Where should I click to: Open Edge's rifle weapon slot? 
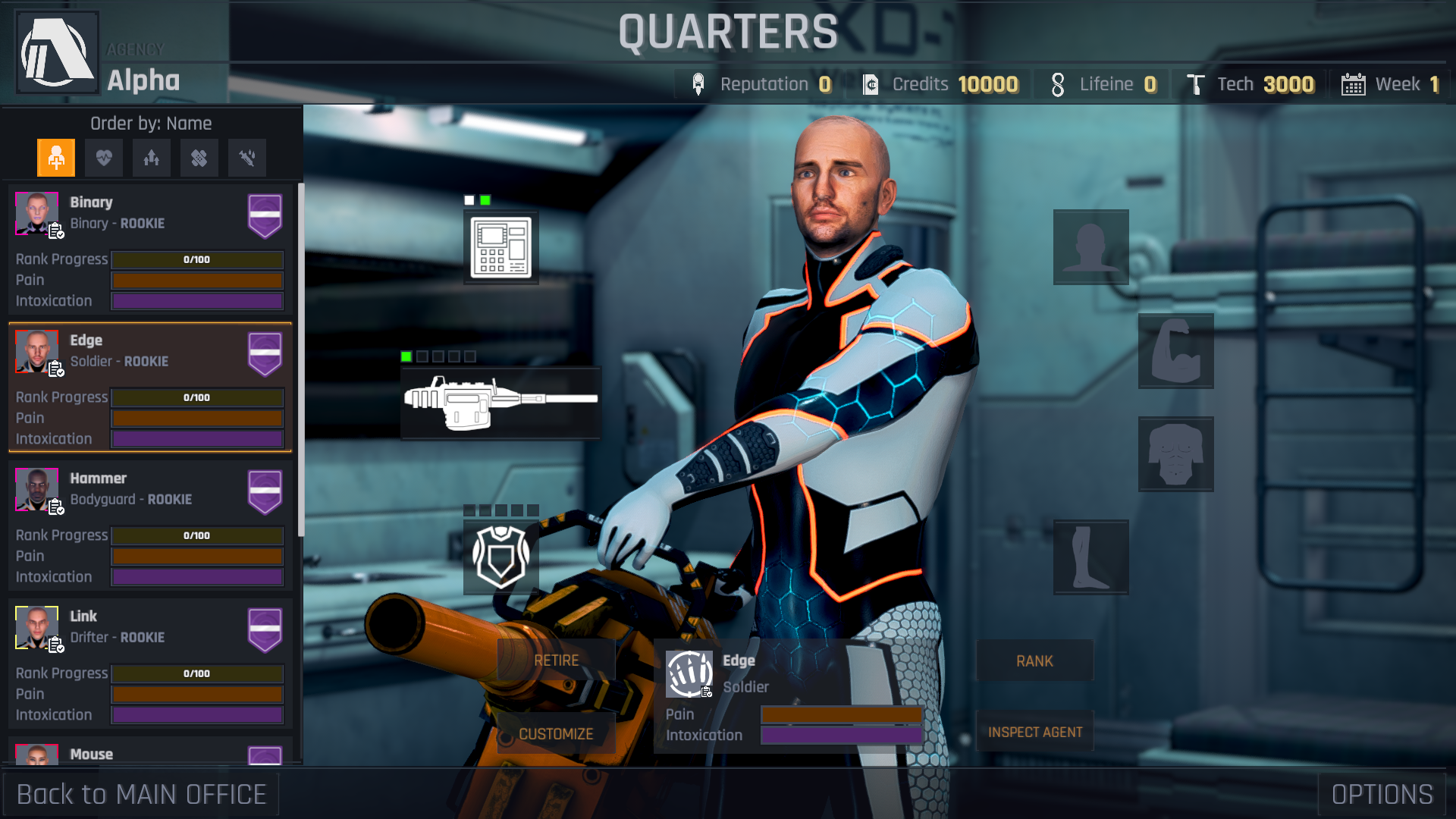pyautogui.click(x=499, y=402)
